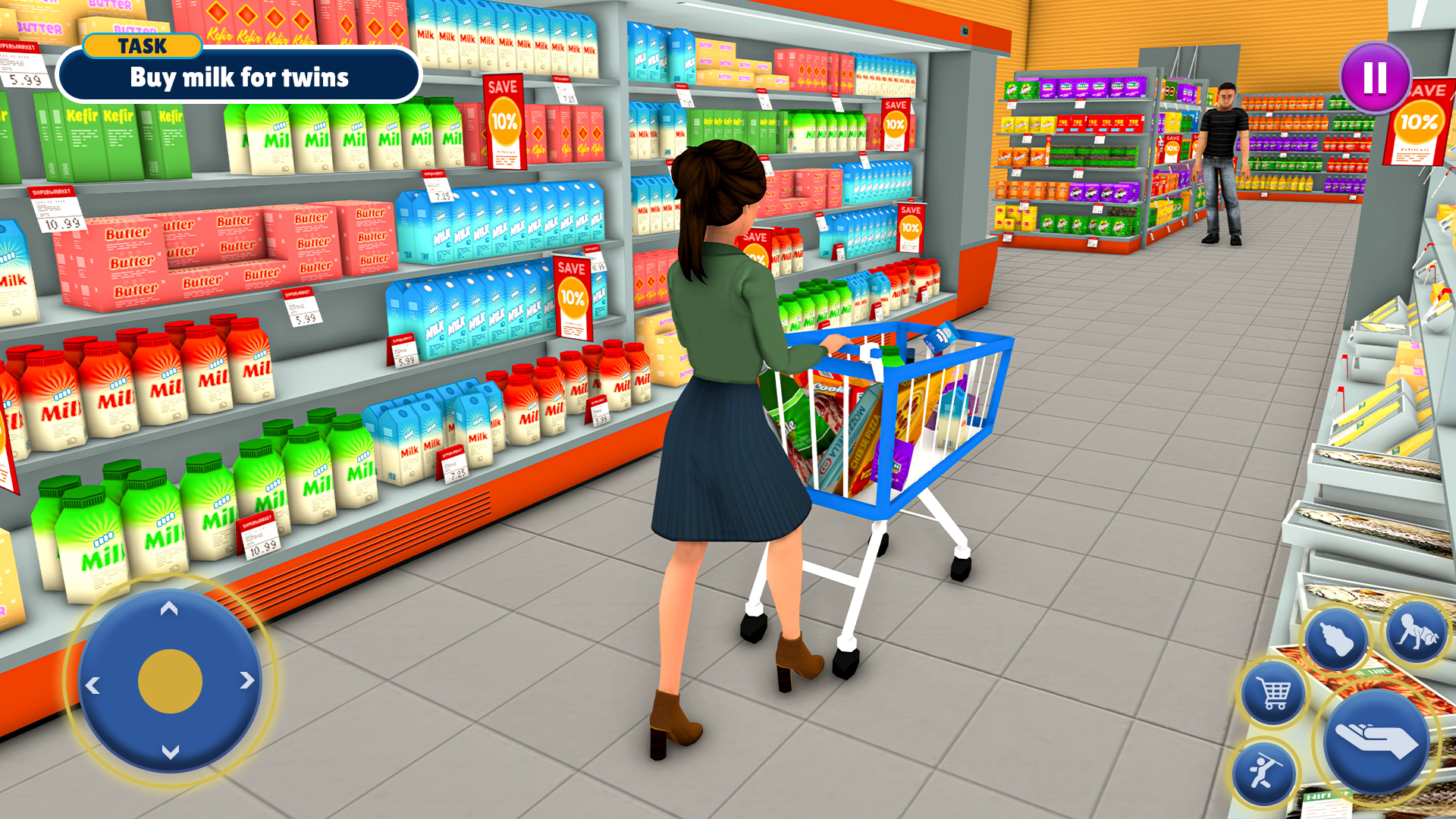Screen dimensions: 1456x819
Task: Click the TASK label badge
Action: tap(143, 46)
